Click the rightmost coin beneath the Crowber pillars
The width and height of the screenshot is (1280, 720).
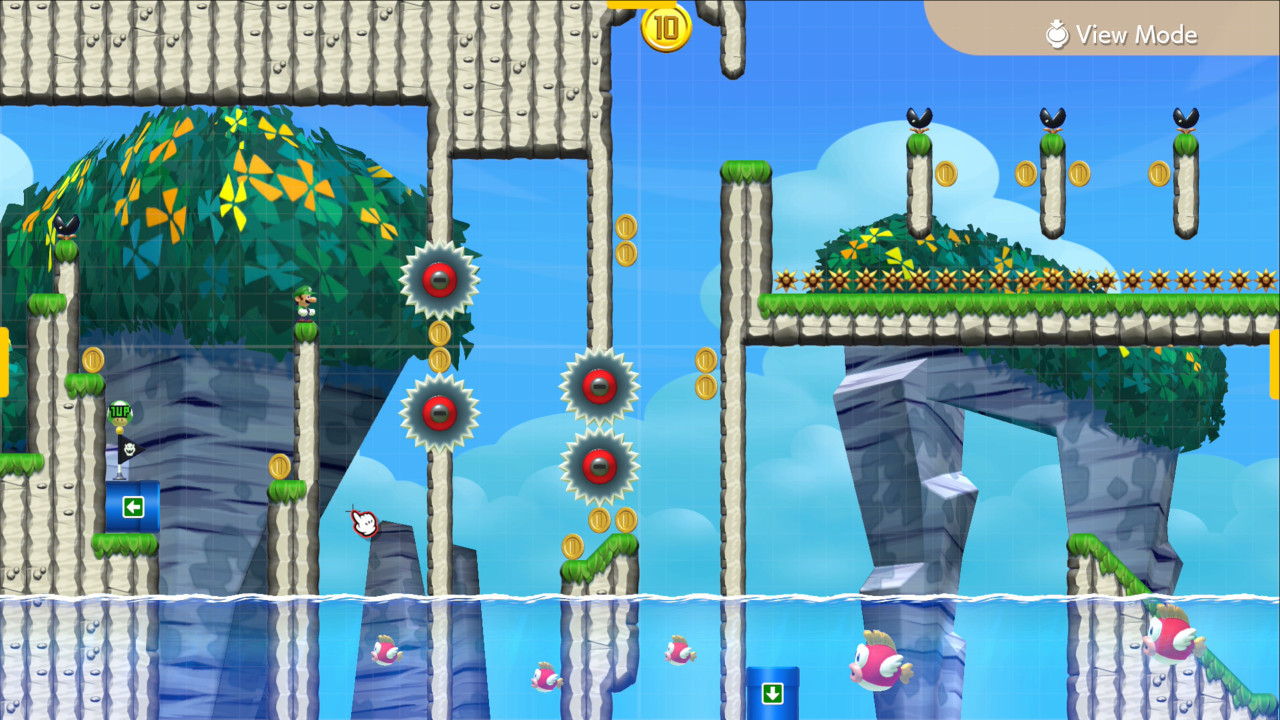[x=1157, y=173]
